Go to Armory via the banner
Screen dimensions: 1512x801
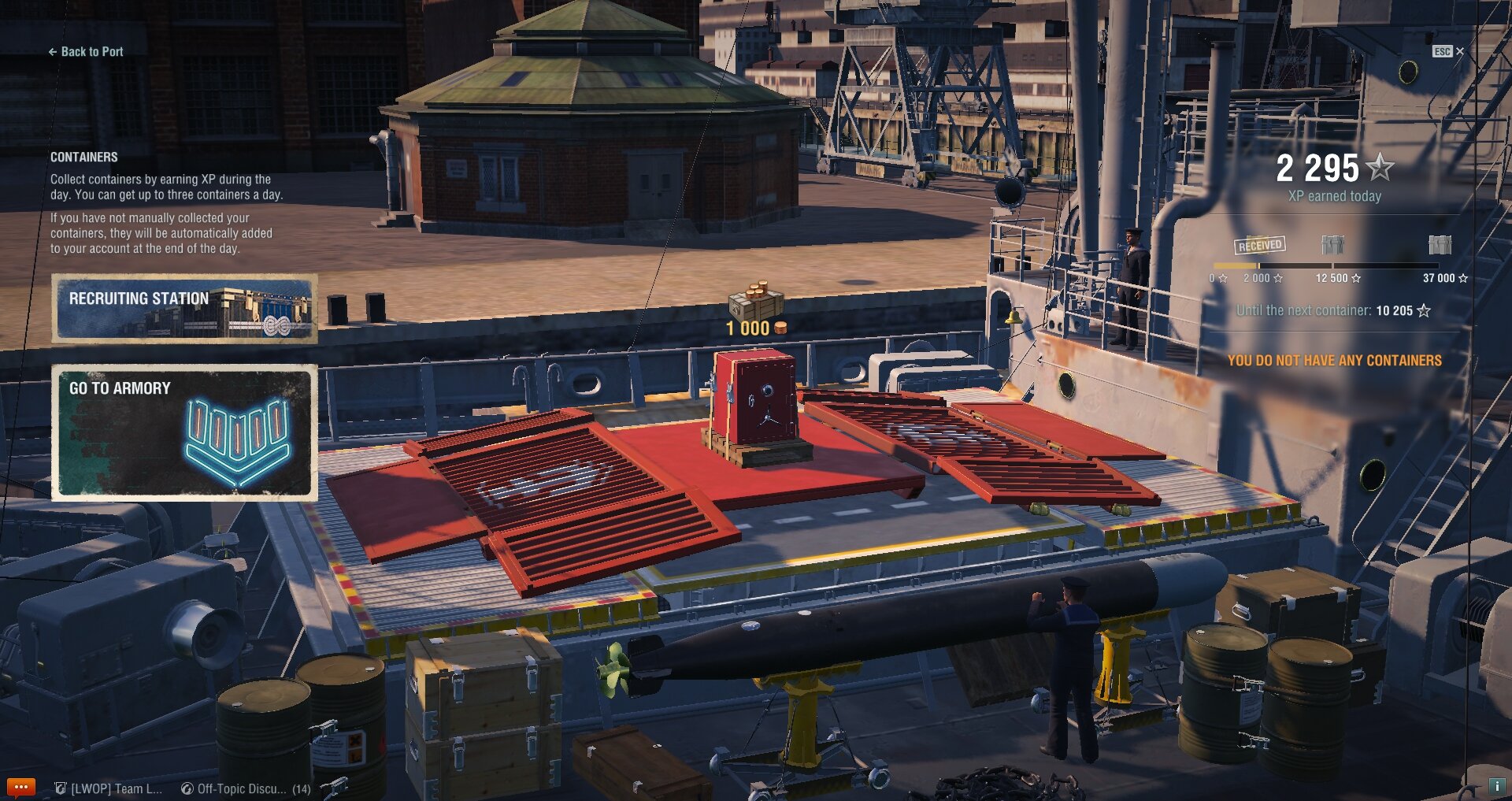click(184, 432)
